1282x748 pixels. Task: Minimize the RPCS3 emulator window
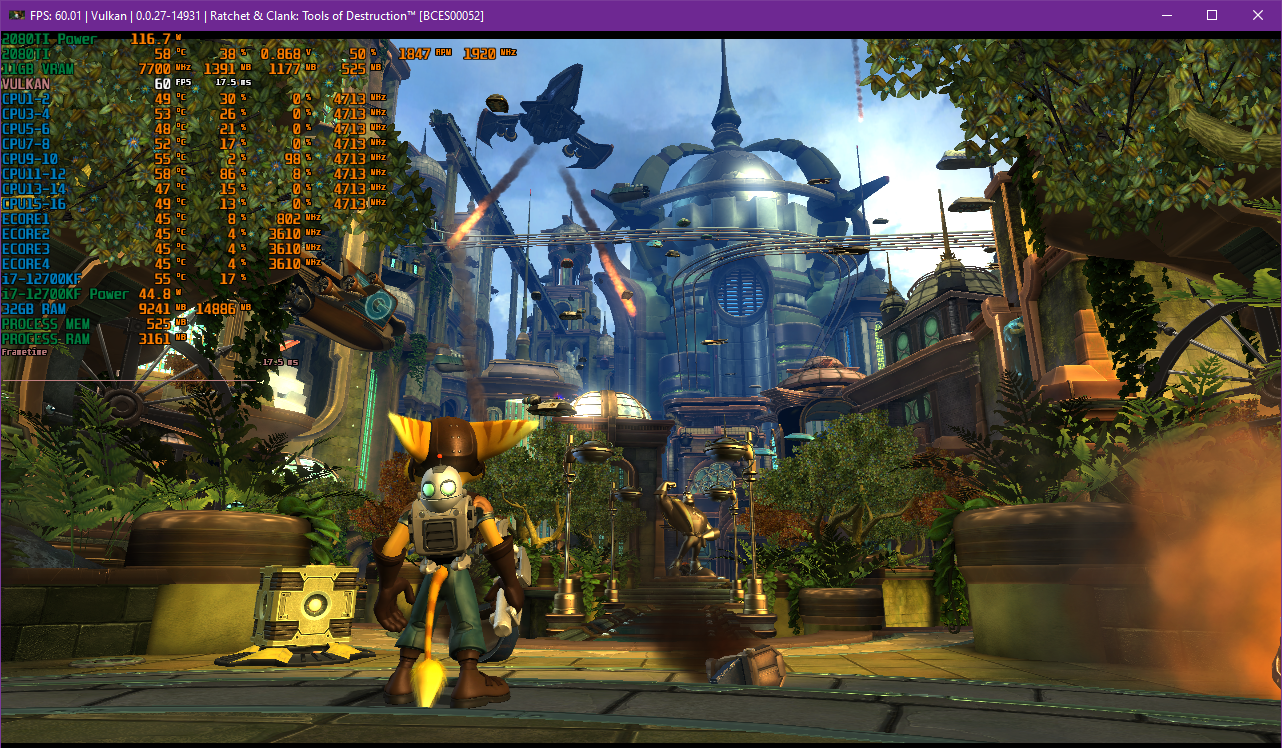[x=1165, y=15]
